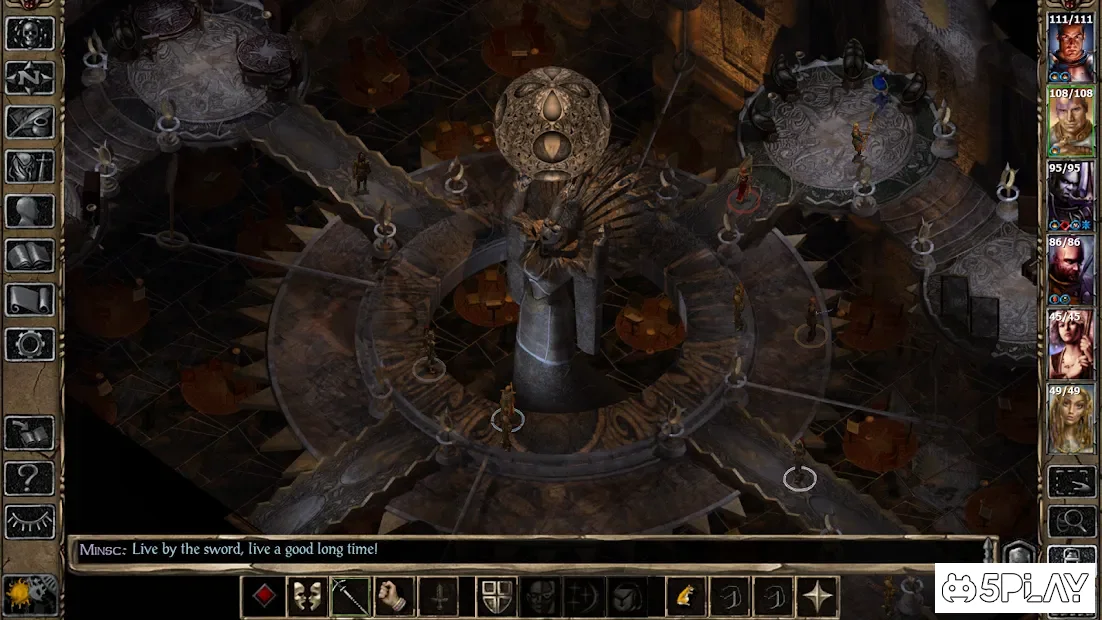Activate the quartered shield guard button
Image resolution: width=1102 pixels, height=620 pixels.
pos(497,597)
